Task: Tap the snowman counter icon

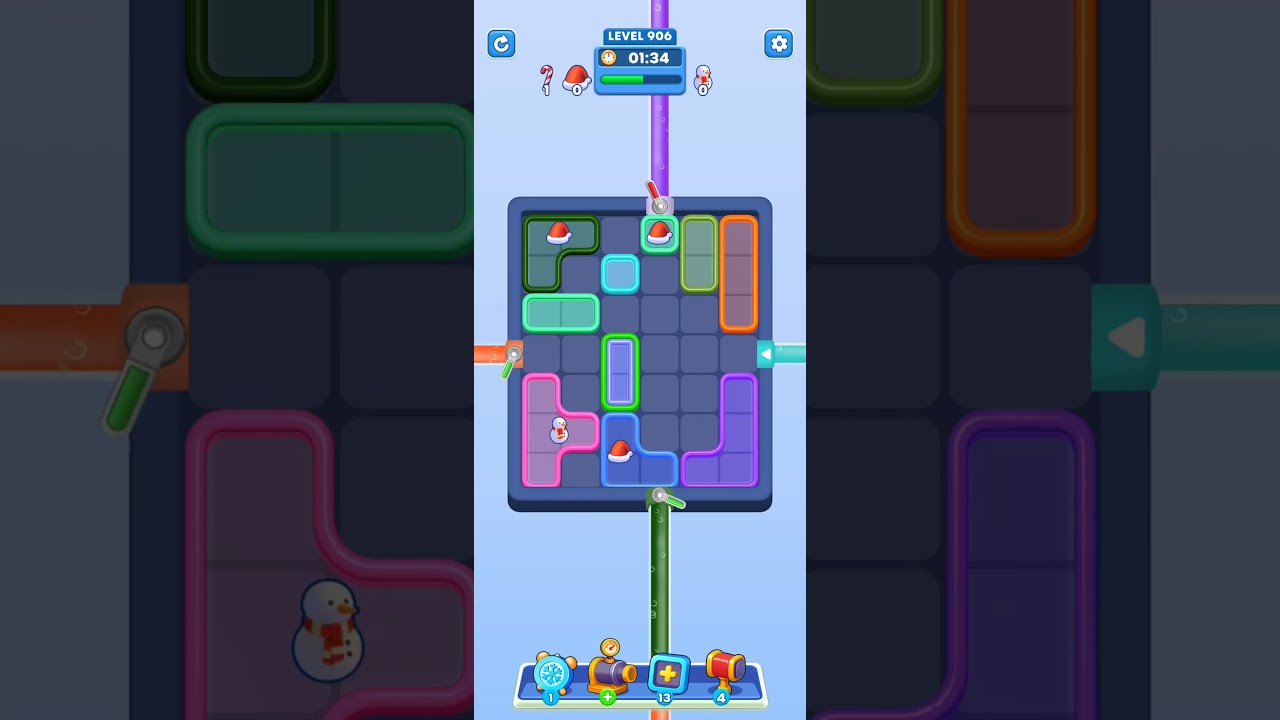Action: 702,78
